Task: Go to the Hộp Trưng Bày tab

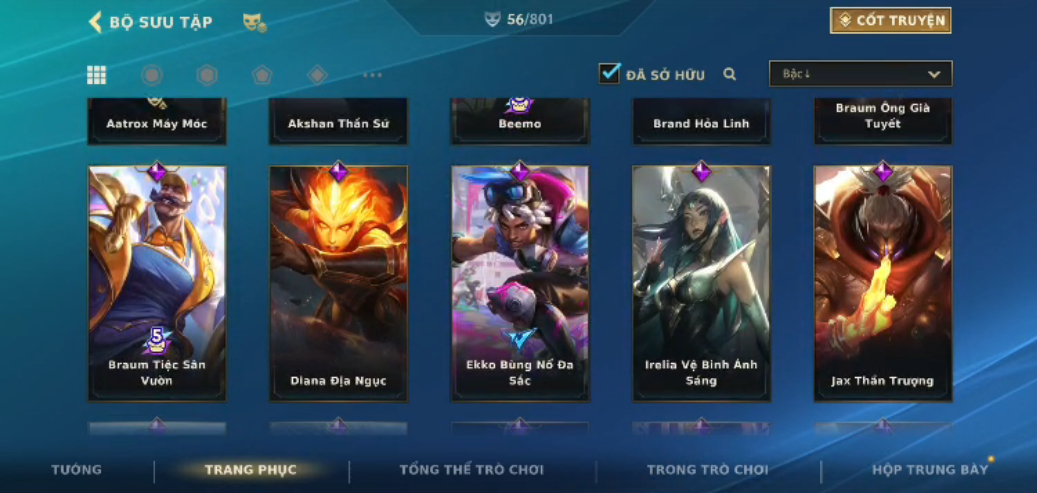Action: pos(929,470)
